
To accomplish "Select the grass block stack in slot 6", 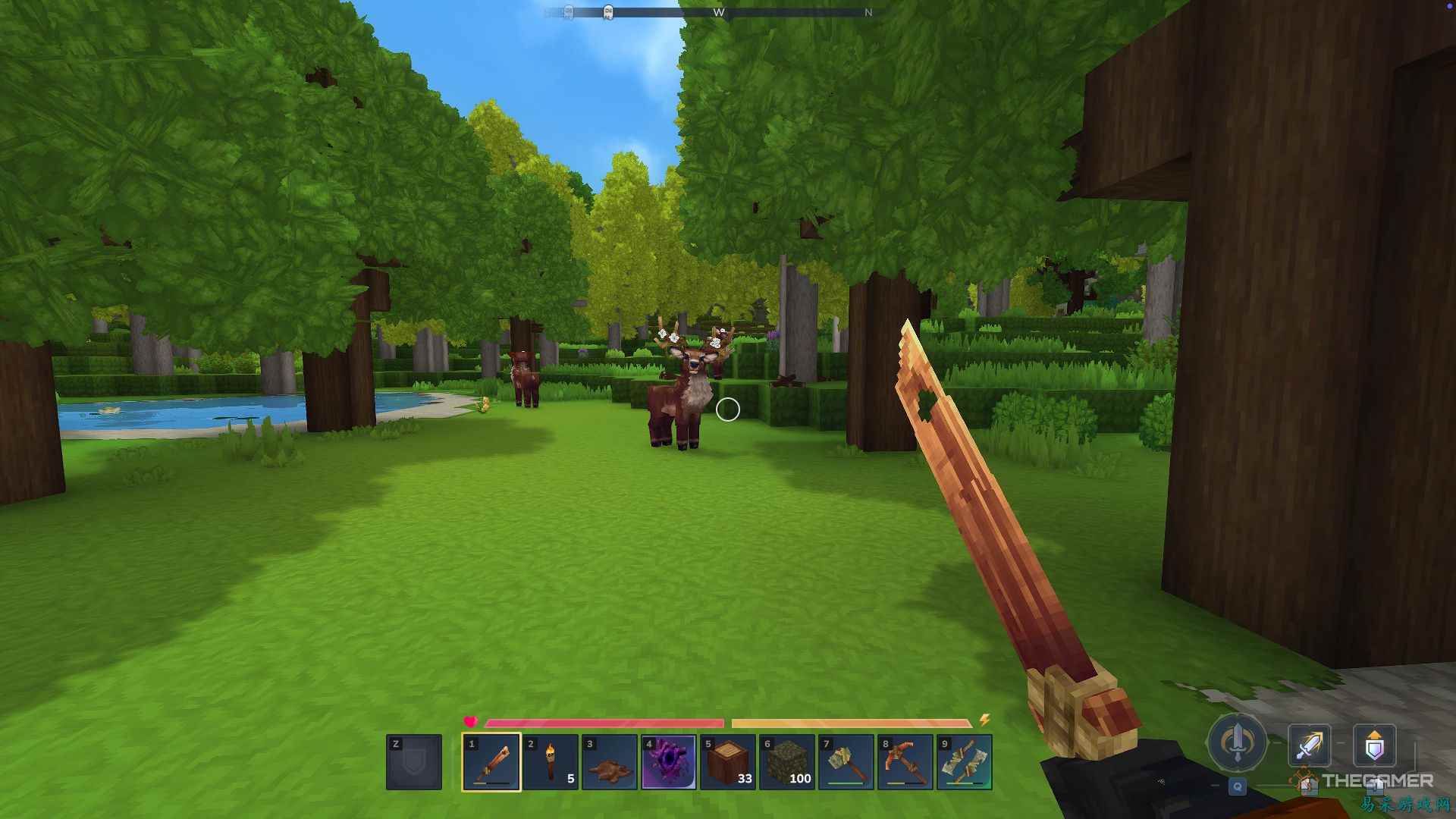I will [x=785, y=762].
